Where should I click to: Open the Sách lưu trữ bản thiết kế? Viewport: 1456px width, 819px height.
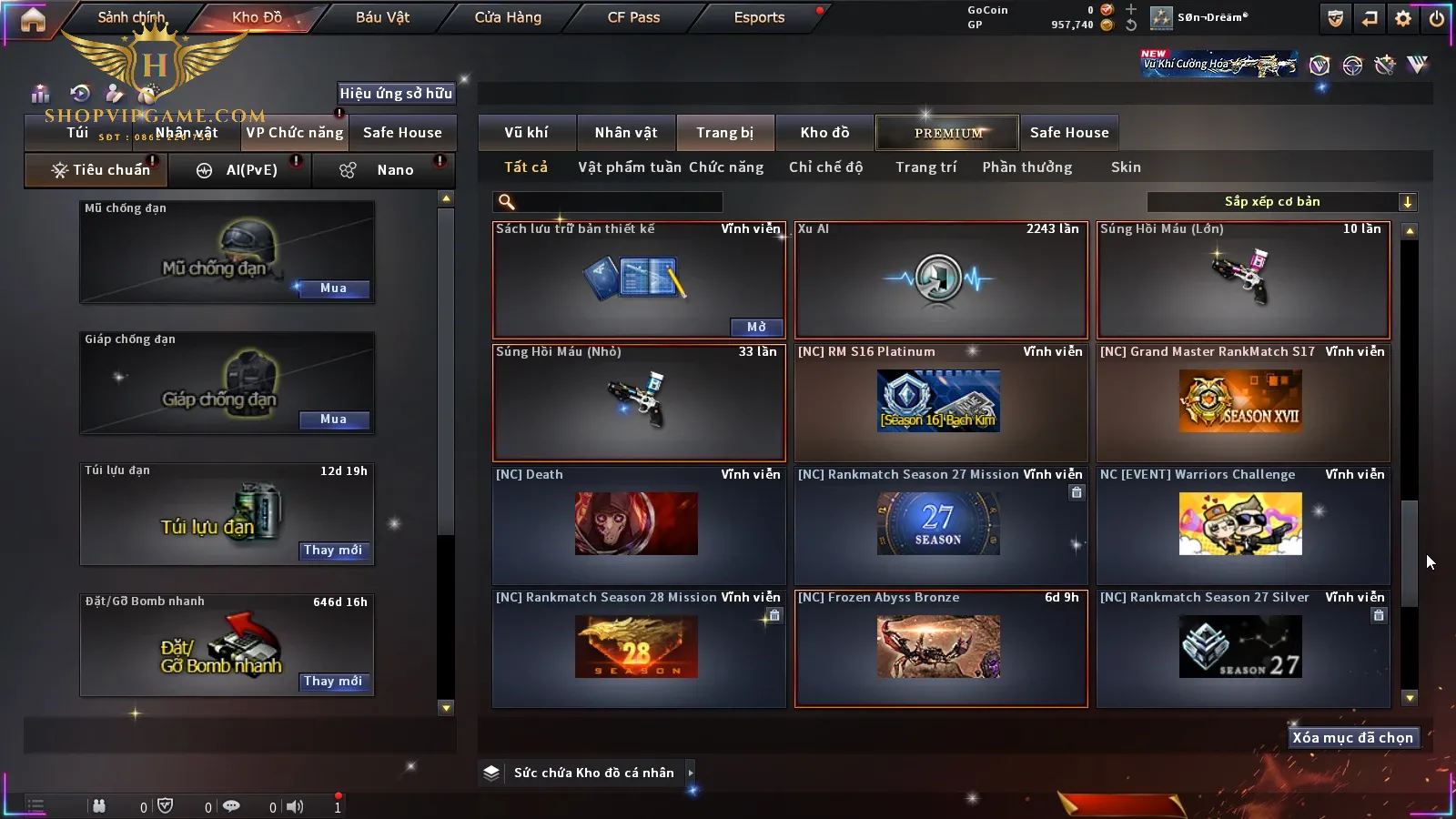[756, 327]
